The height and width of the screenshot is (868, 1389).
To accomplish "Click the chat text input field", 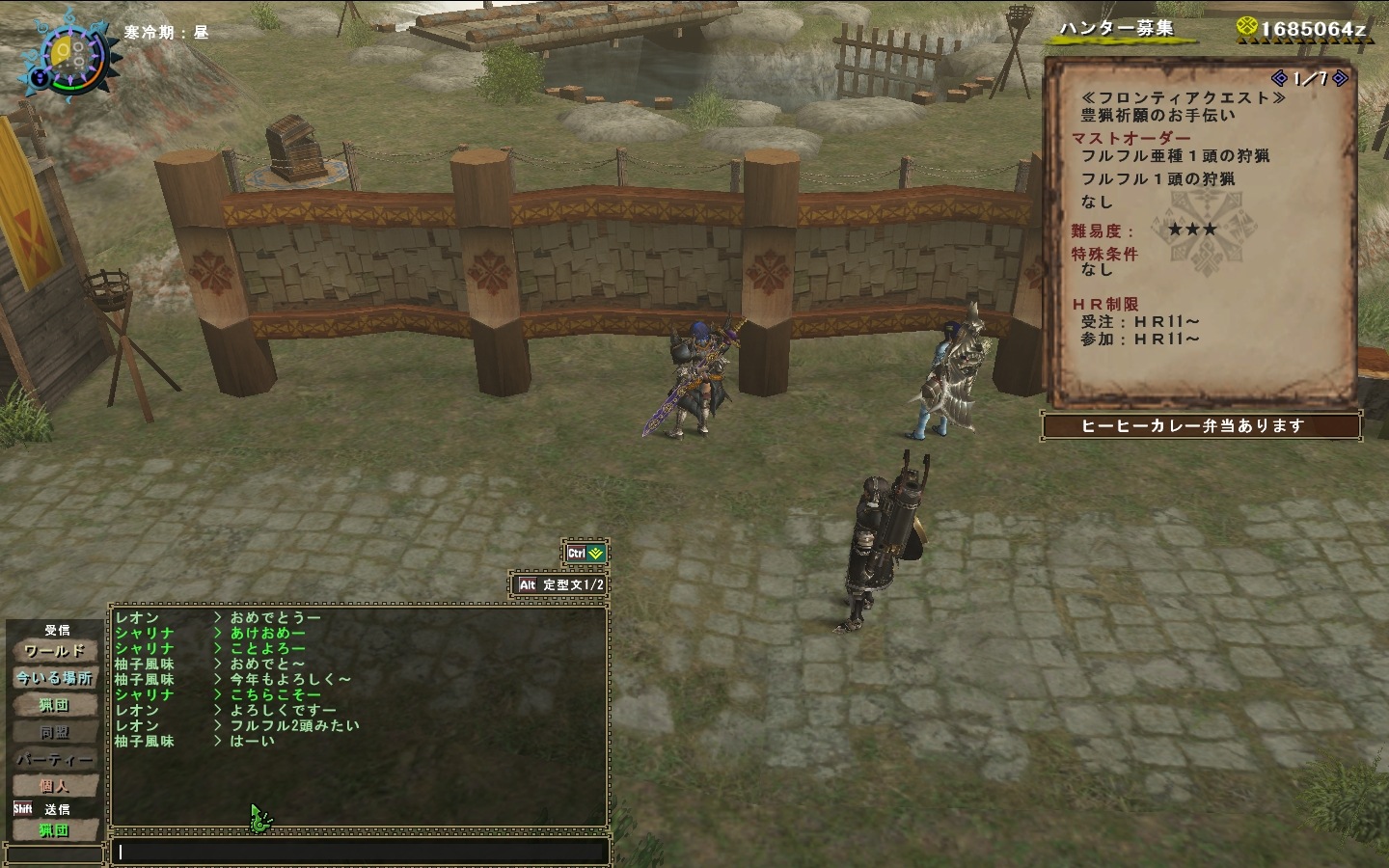I will (x=362, y=852).
